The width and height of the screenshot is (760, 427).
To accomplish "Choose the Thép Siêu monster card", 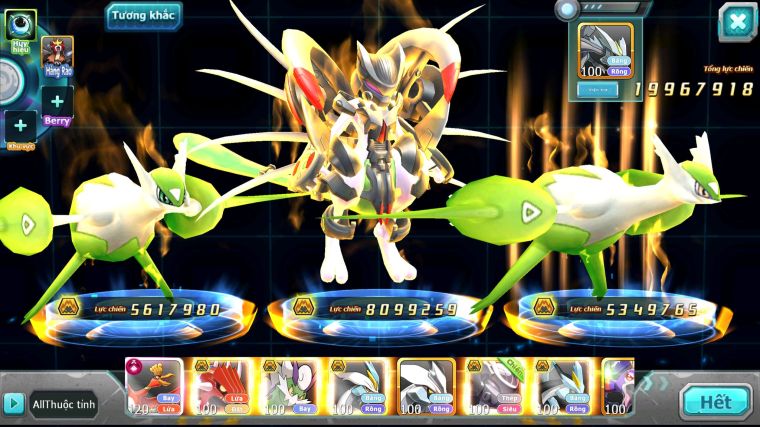I will point(497,386).
